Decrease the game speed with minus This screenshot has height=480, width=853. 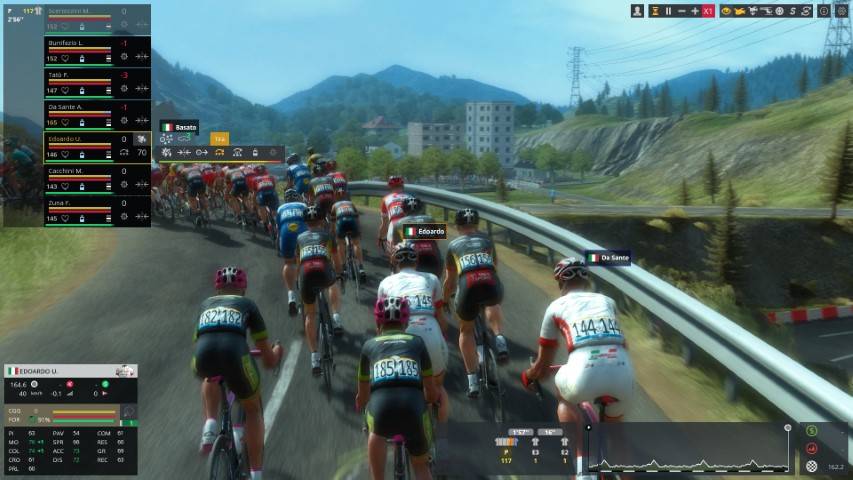pos(681,11)
